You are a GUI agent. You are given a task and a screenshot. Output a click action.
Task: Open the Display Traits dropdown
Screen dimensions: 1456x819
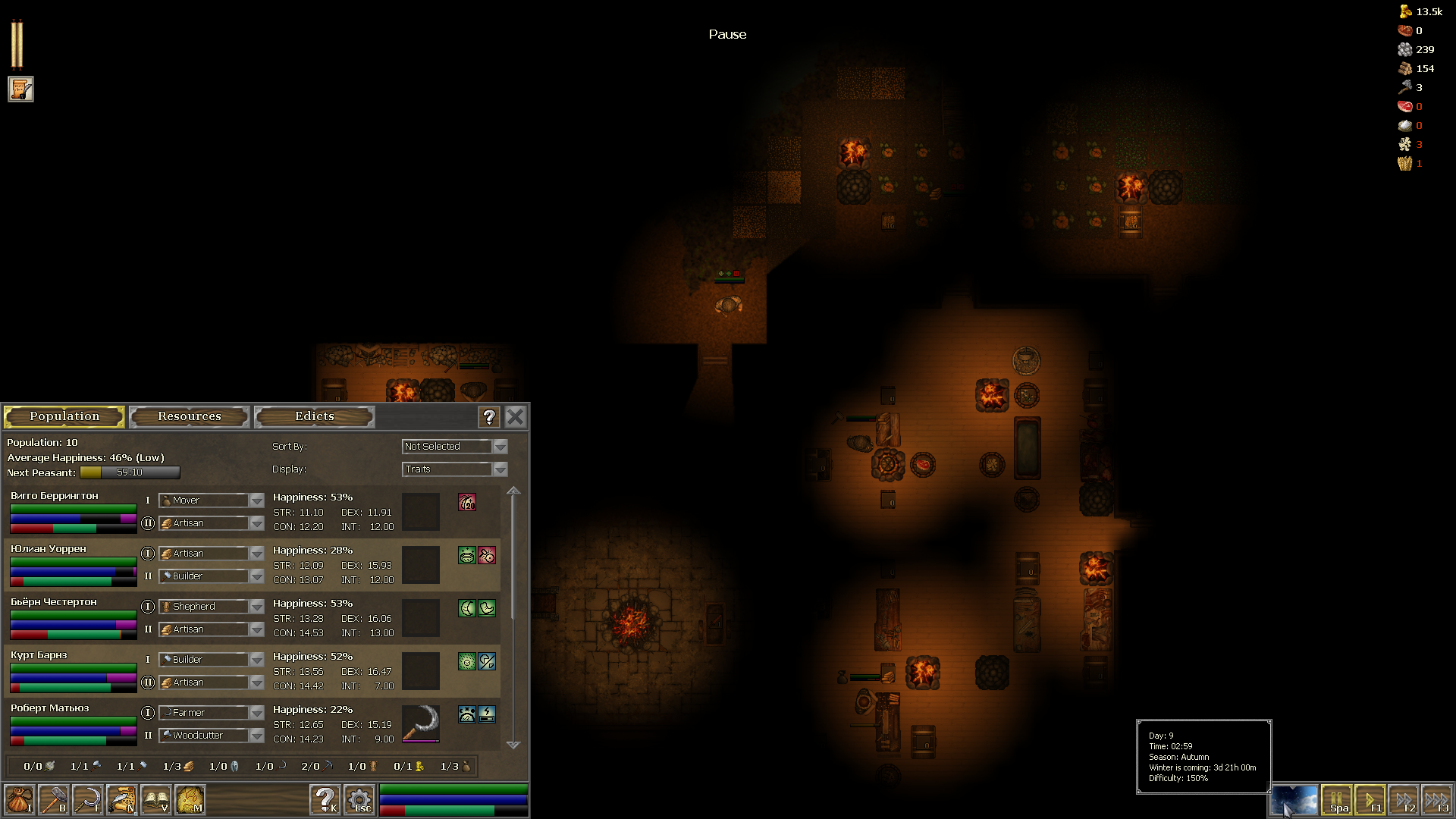coord(453,469)
